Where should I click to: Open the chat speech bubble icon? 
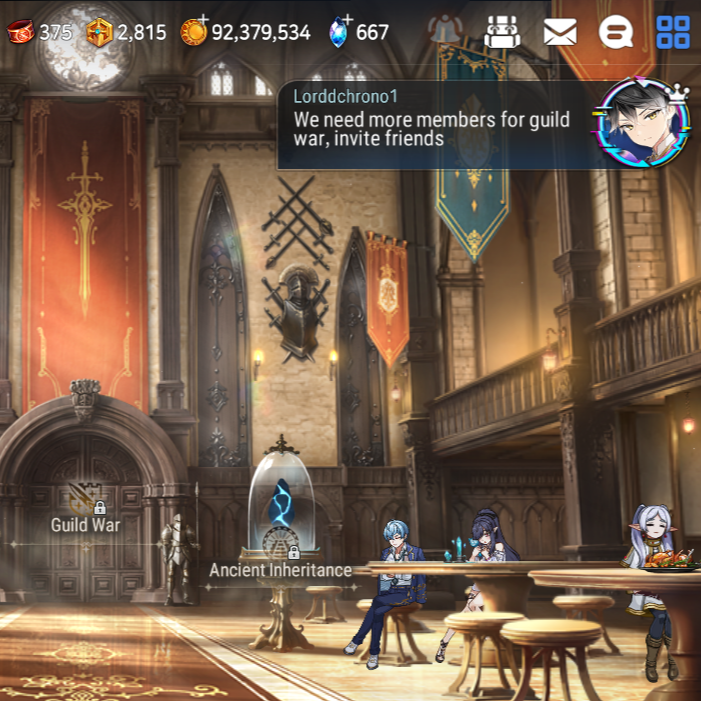point(616,32)
